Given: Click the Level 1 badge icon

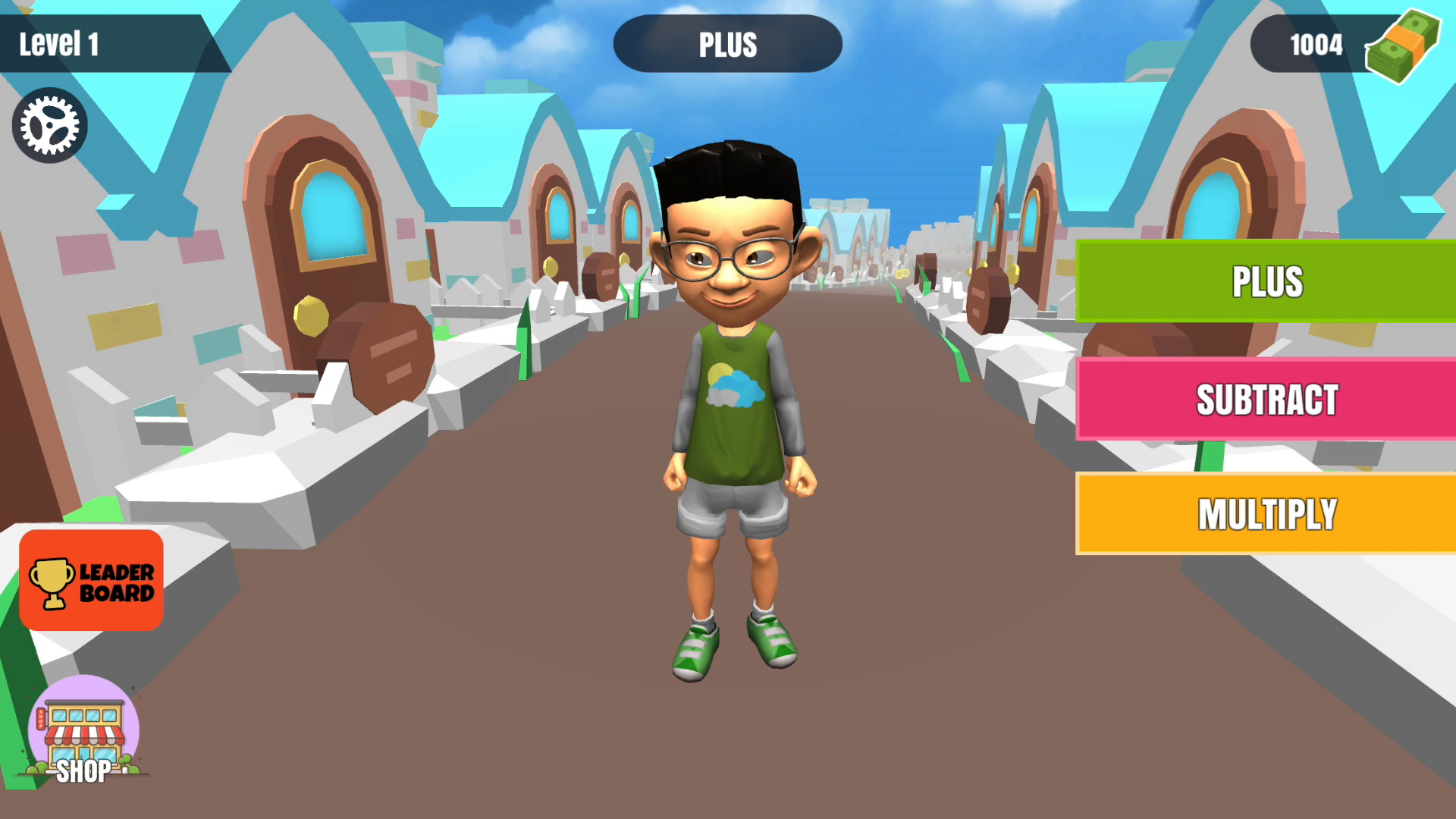Looking at the screenshot, I should click(61, 43).
